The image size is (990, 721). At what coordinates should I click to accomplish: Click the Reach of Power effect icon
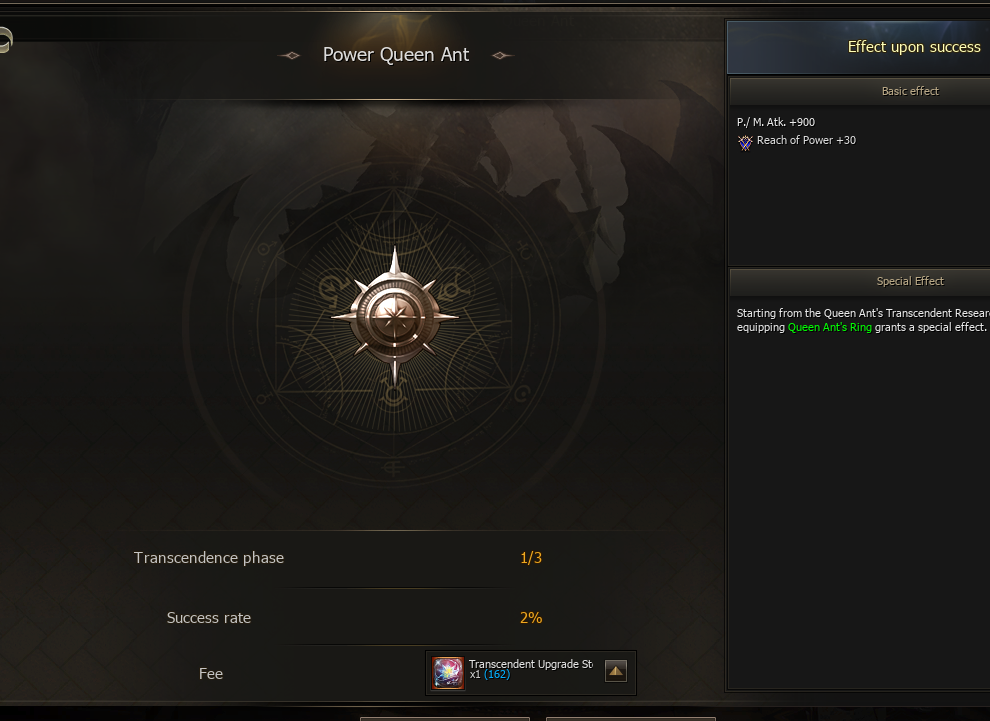coord(745,142)
